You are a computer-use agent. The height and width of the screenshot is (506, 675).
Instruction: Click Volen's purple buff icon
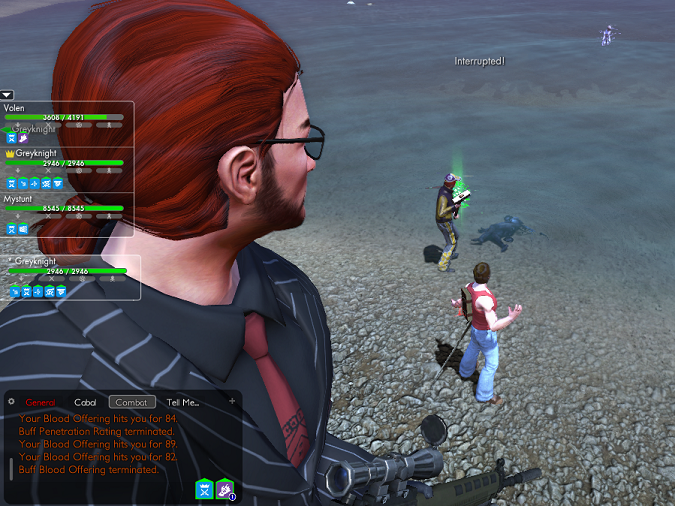tap(22, 138)
